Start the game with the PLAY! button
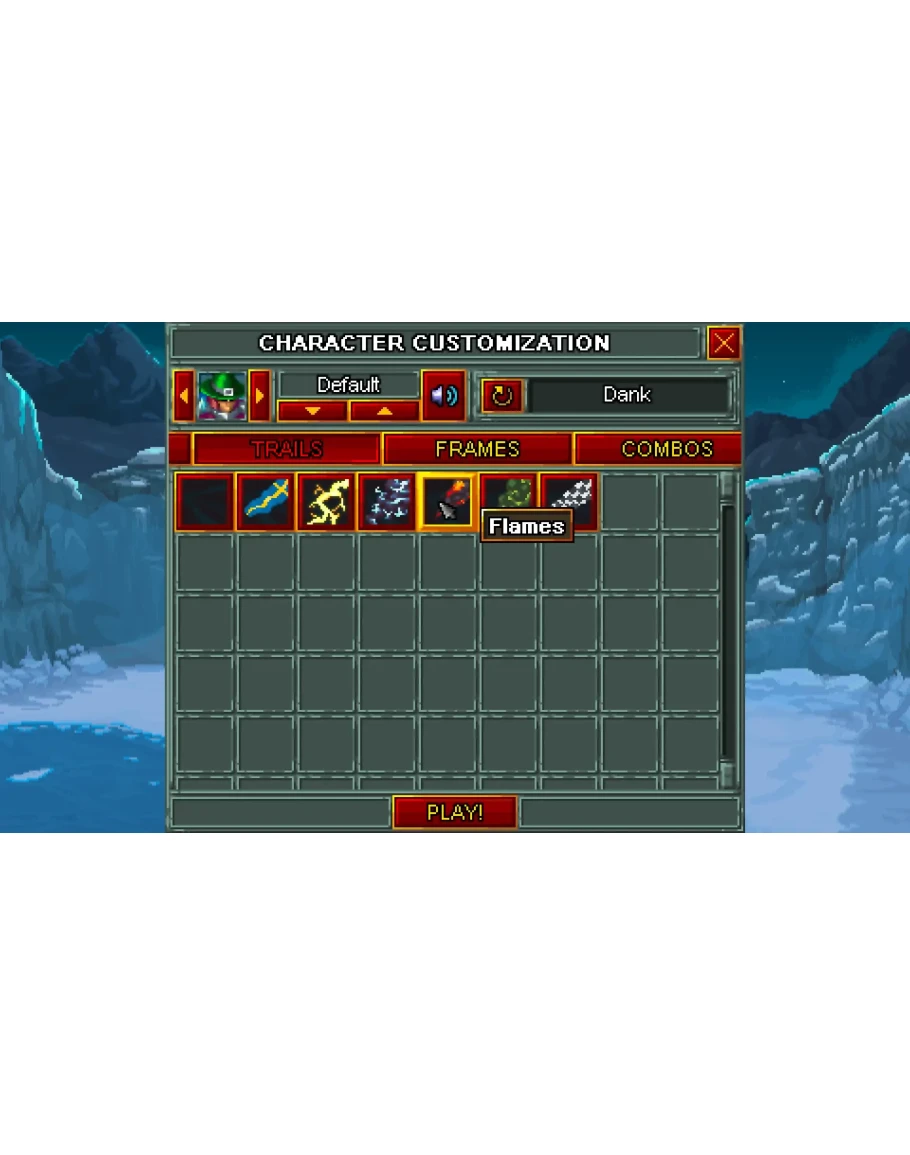The width and height of the screenshot is (910, 1155). [455, 812]
